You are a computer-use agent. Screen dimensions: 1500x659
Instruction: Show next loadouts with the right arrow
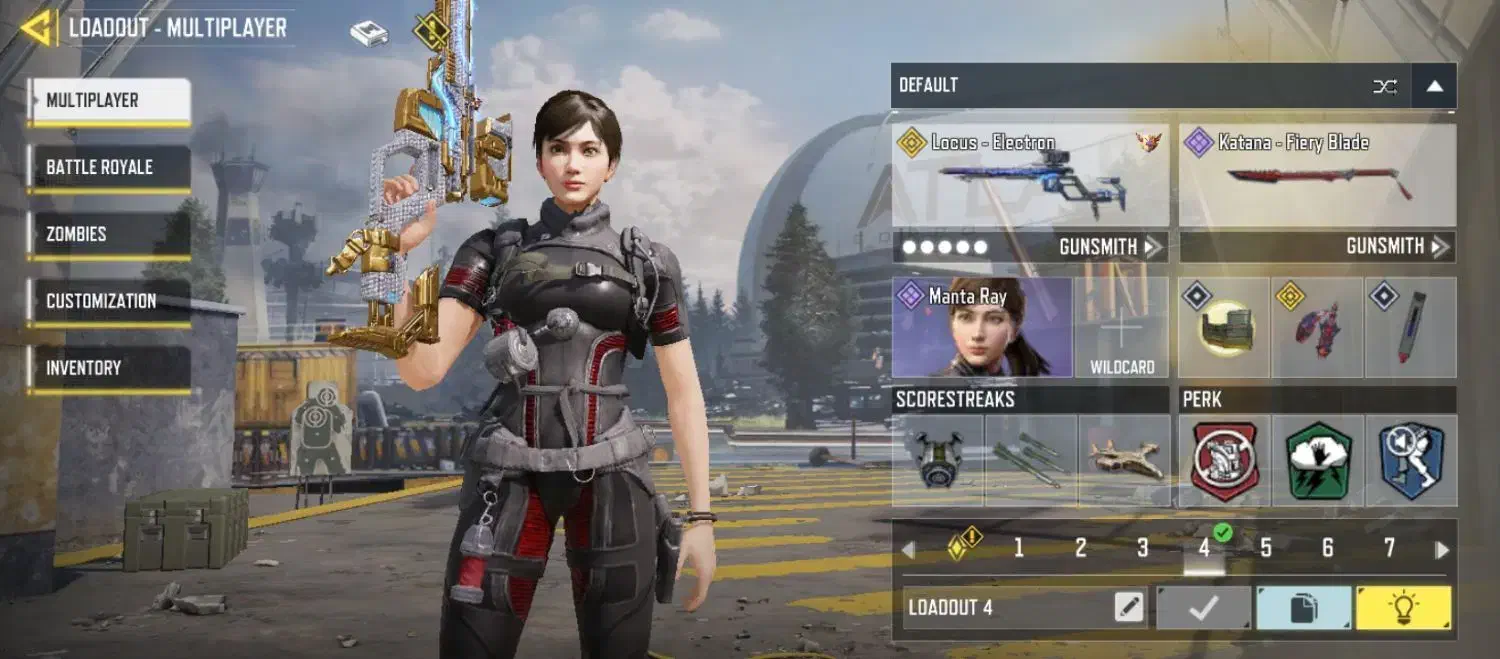click(x=1441, y=549)
